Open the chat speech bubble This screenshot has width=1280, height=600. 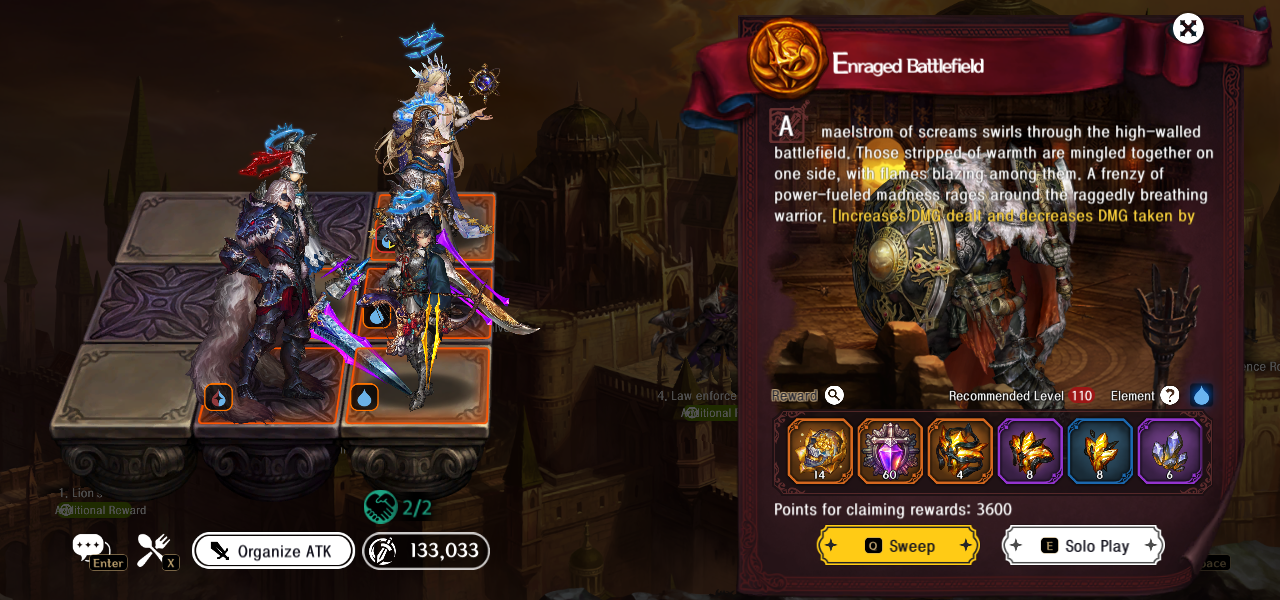88,547
